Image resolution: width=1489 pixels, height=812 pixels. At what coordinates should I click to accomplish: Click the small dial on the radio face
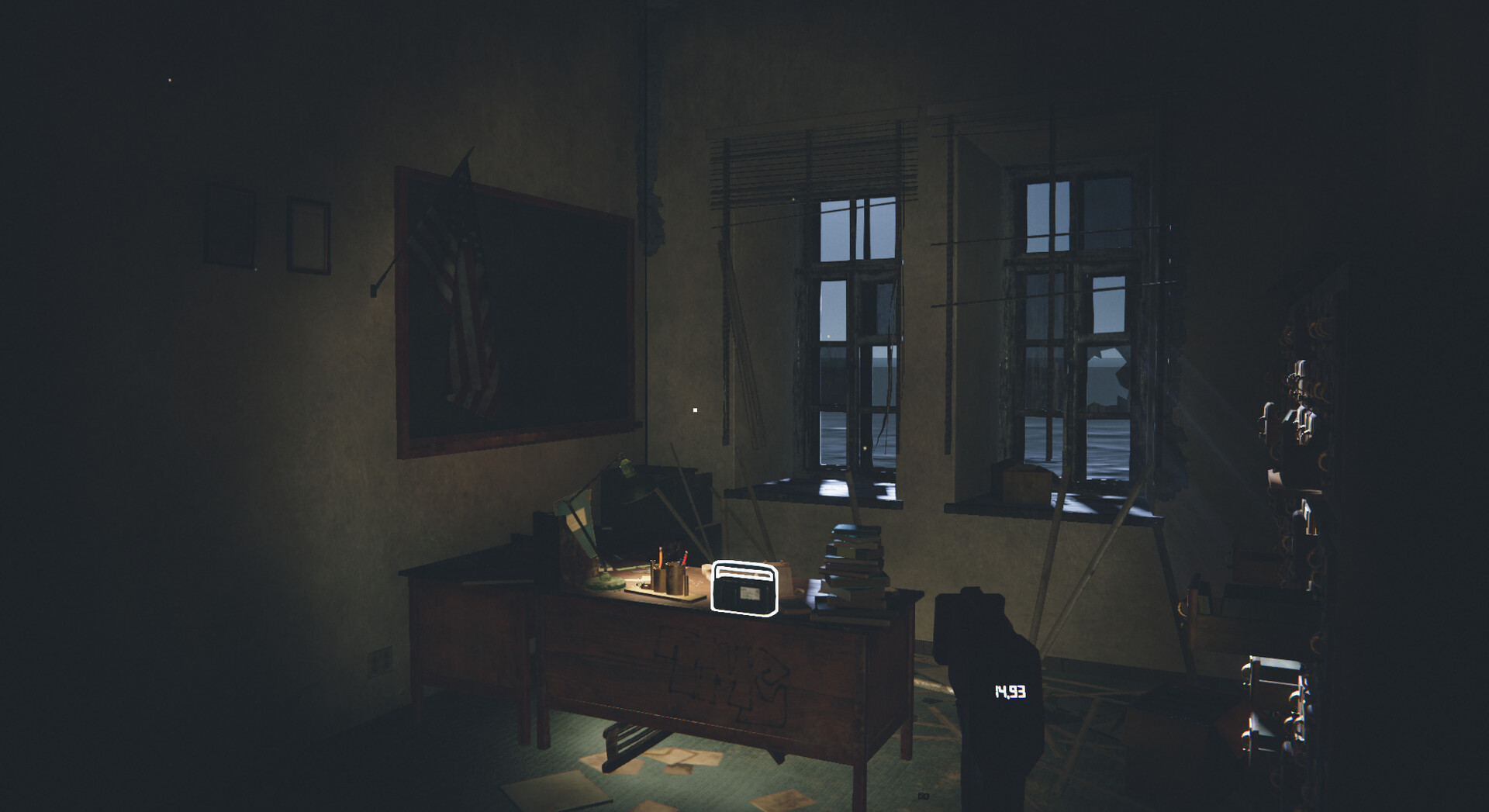pos(749,593)
